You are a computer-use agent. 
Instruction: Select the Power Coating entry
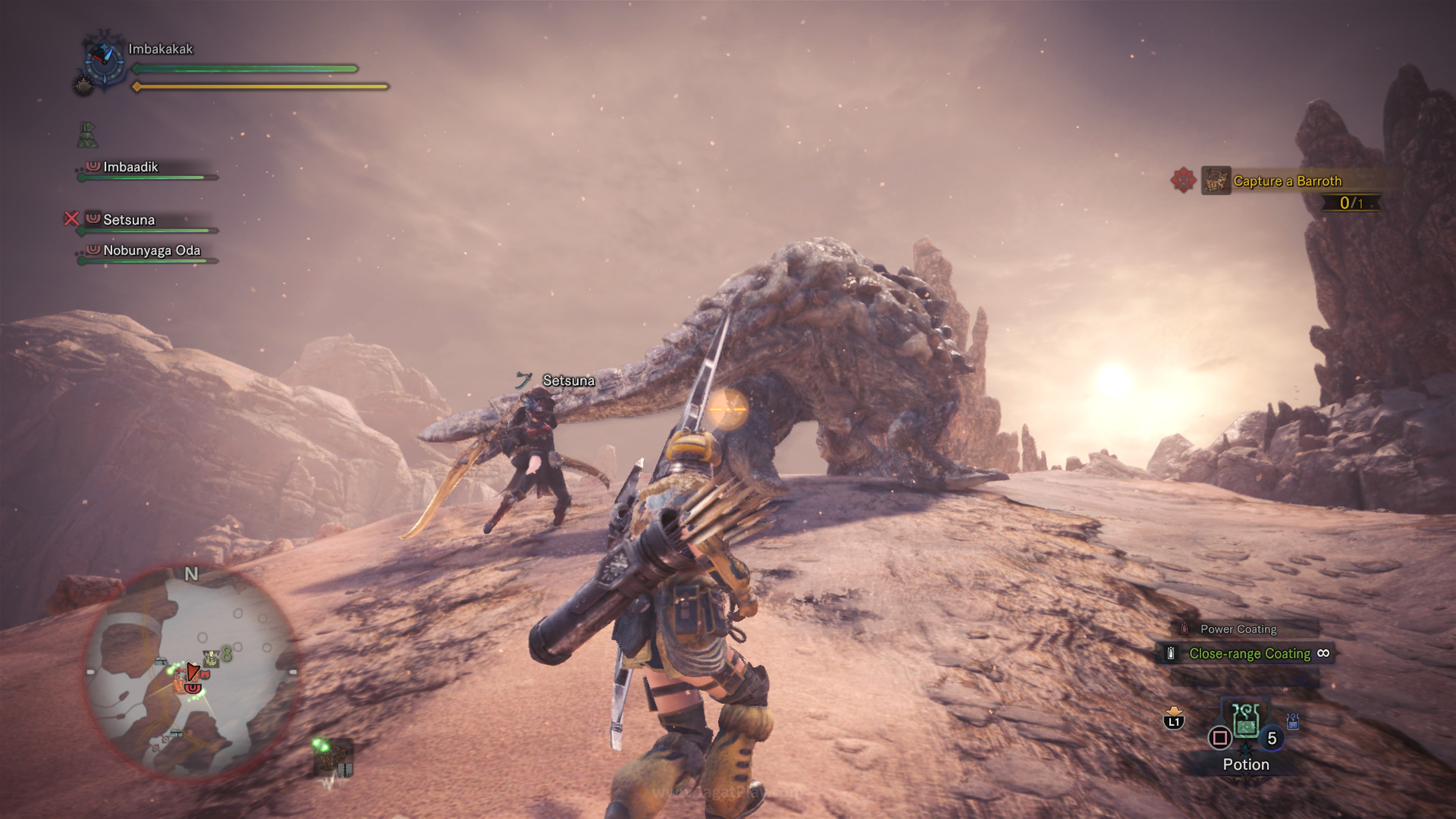click(1238, 629)
